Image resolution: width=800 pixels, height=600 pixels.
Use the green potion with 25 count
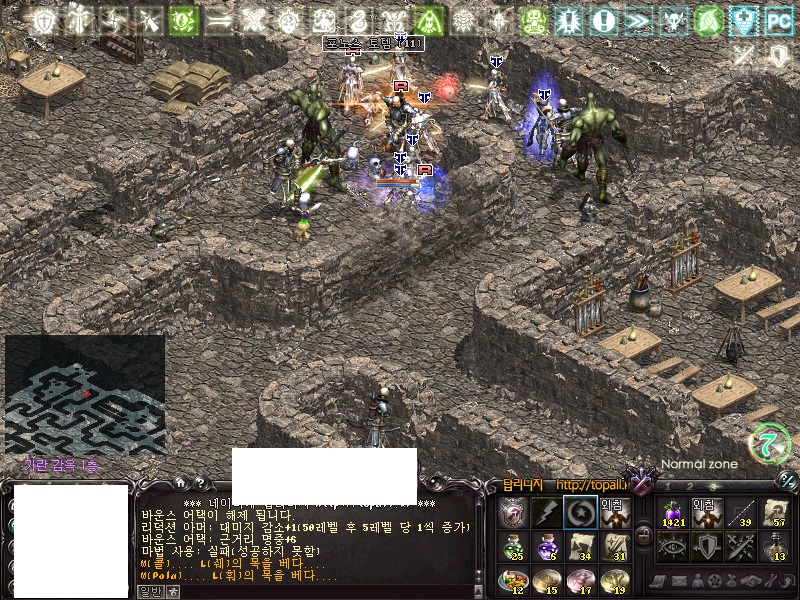pyautogui.click(x=513, y=546)
